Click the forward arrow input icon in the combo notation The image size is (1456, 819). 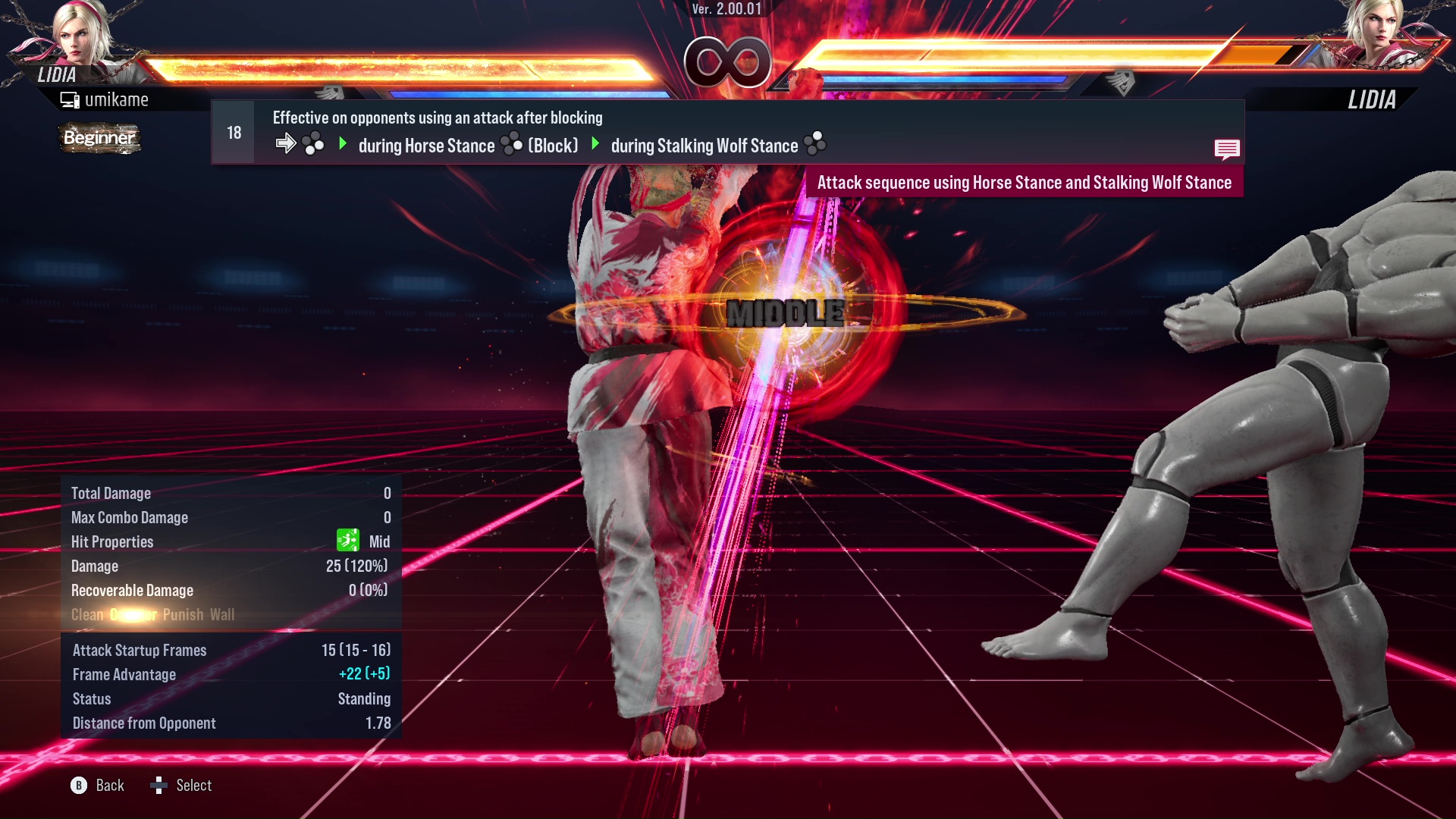tap(286, 142)
